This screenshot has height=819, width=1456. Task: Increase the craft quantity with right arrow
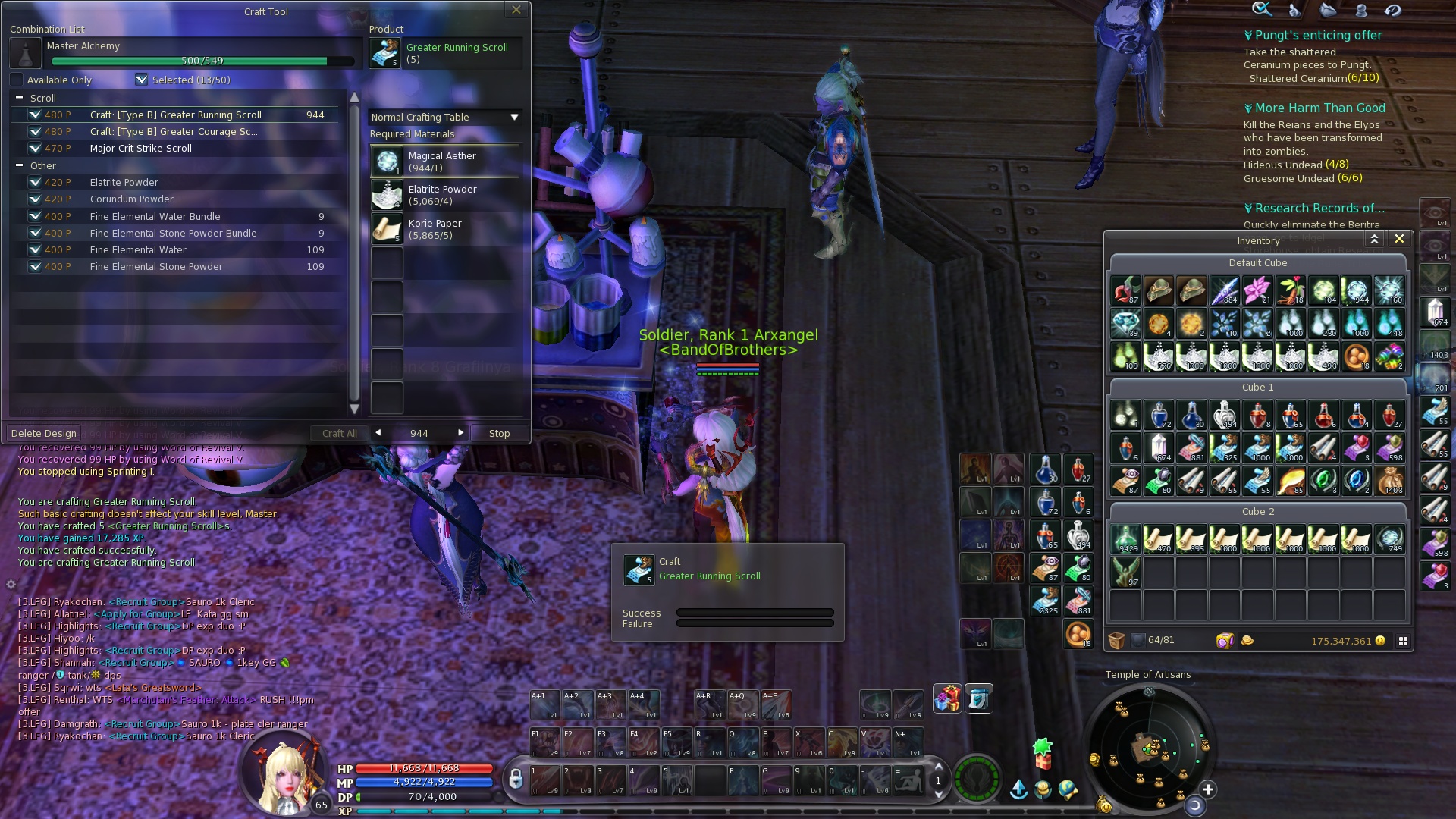(x=460, y=433)
